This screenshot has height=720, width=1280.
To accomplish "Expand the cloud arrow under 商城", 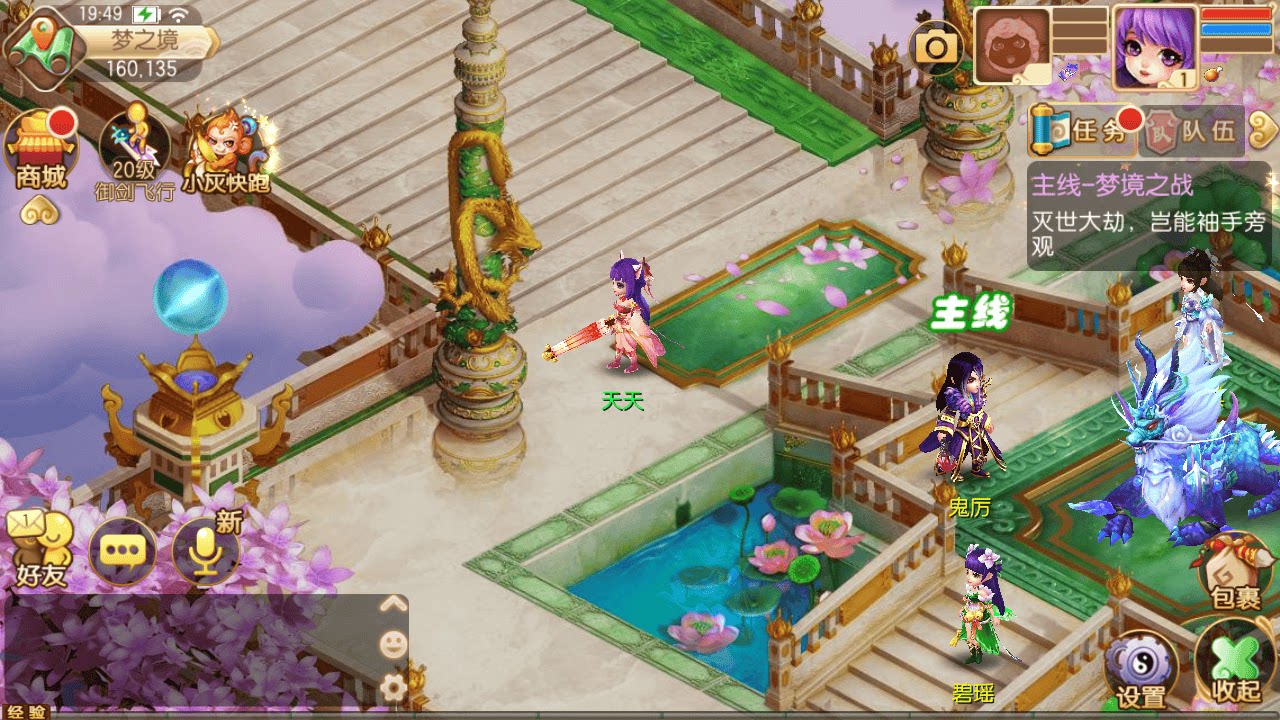I will (x=41, y=211).
